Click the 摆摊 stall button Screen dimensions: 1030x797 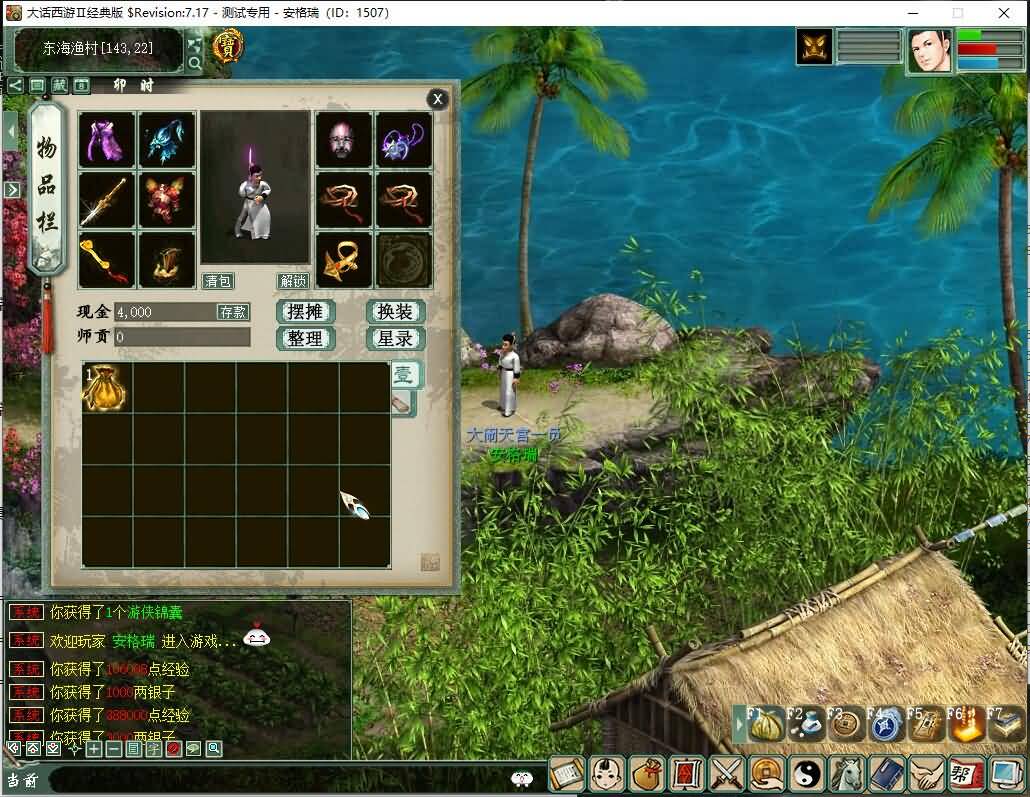[x=304, y=311]
